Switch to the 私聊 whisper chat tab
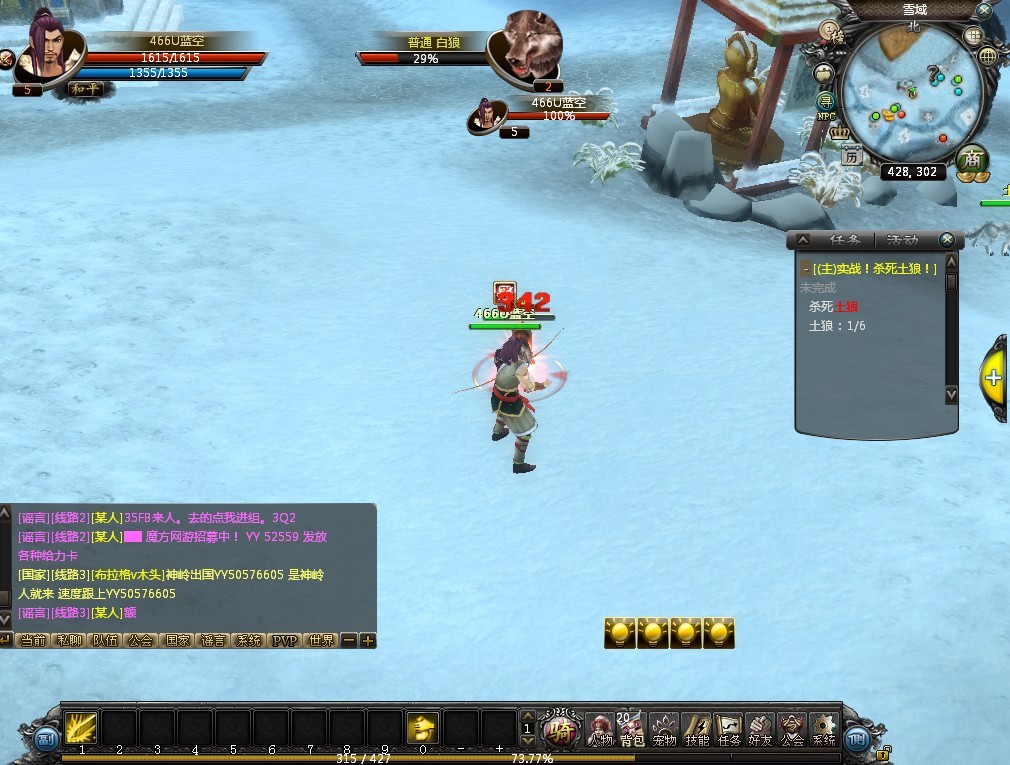1010x765 pixels. click(69, 640)
